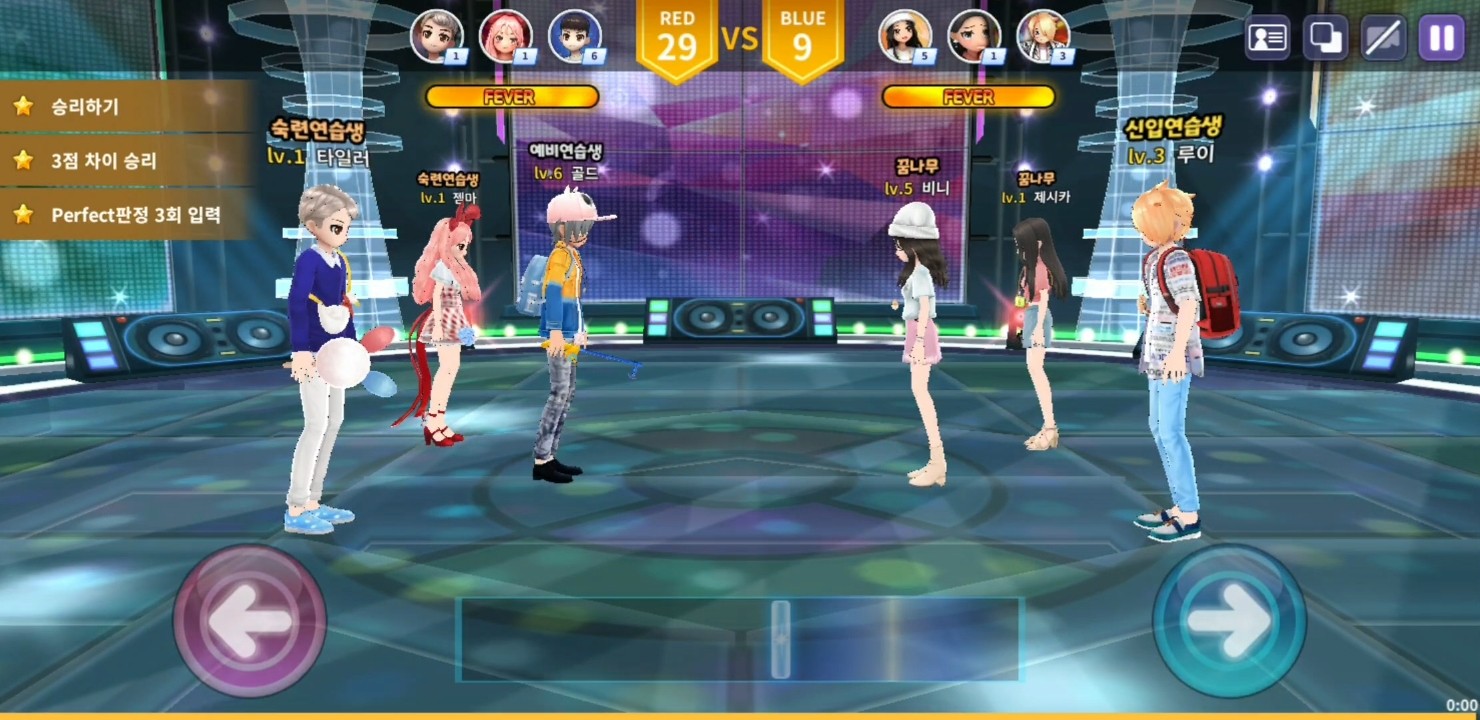Select the white-beanie blue team portrait

[x=905, y=36]
